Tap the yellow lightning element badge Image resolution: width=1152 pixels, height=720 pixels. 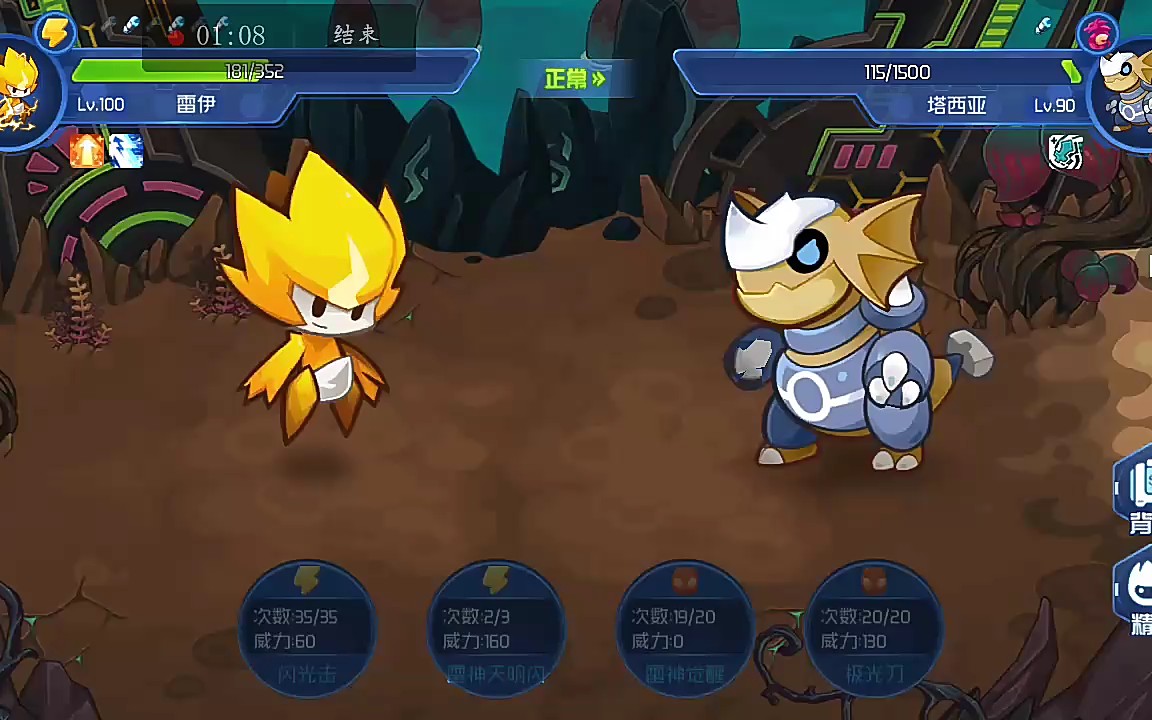55,33
